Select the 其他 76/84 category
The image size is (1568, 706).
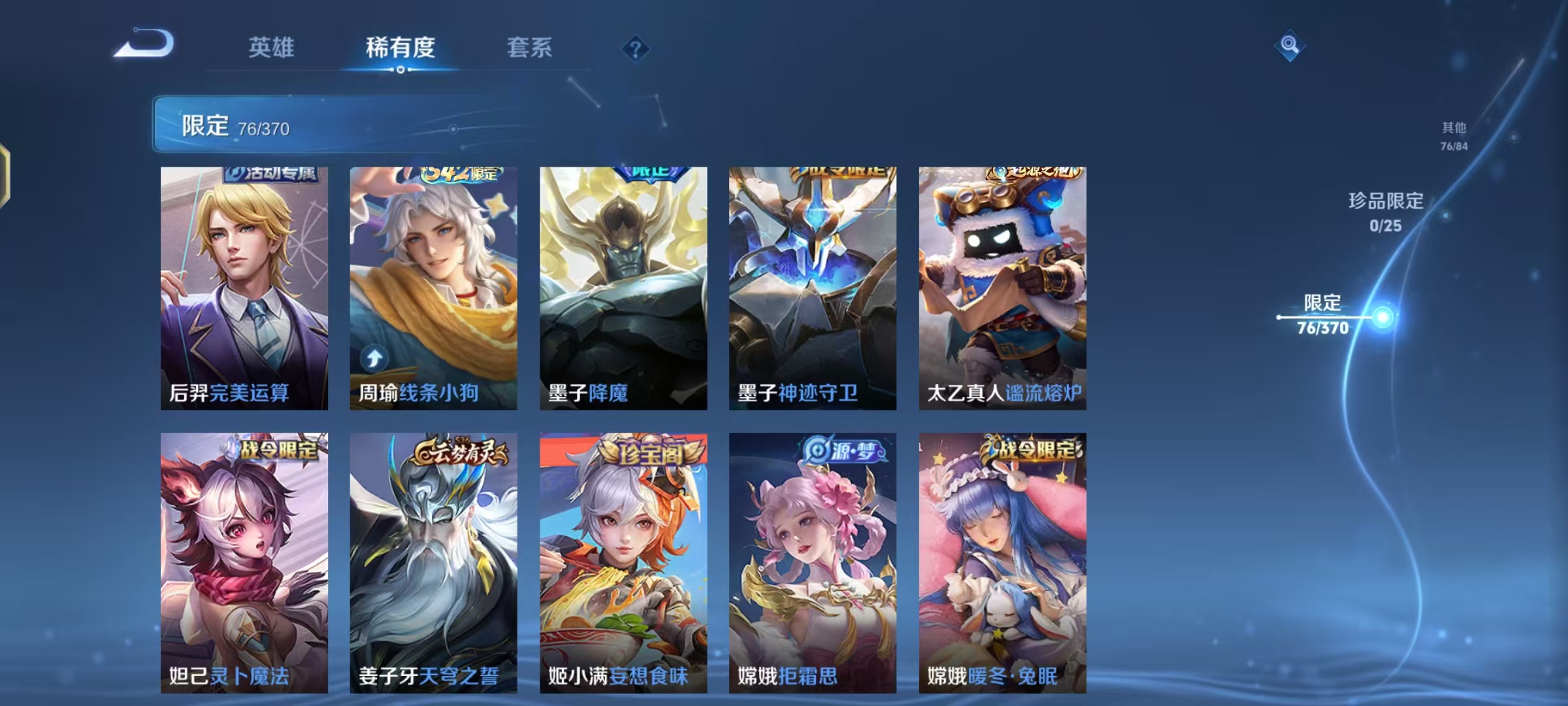(x=1453, y=136)
